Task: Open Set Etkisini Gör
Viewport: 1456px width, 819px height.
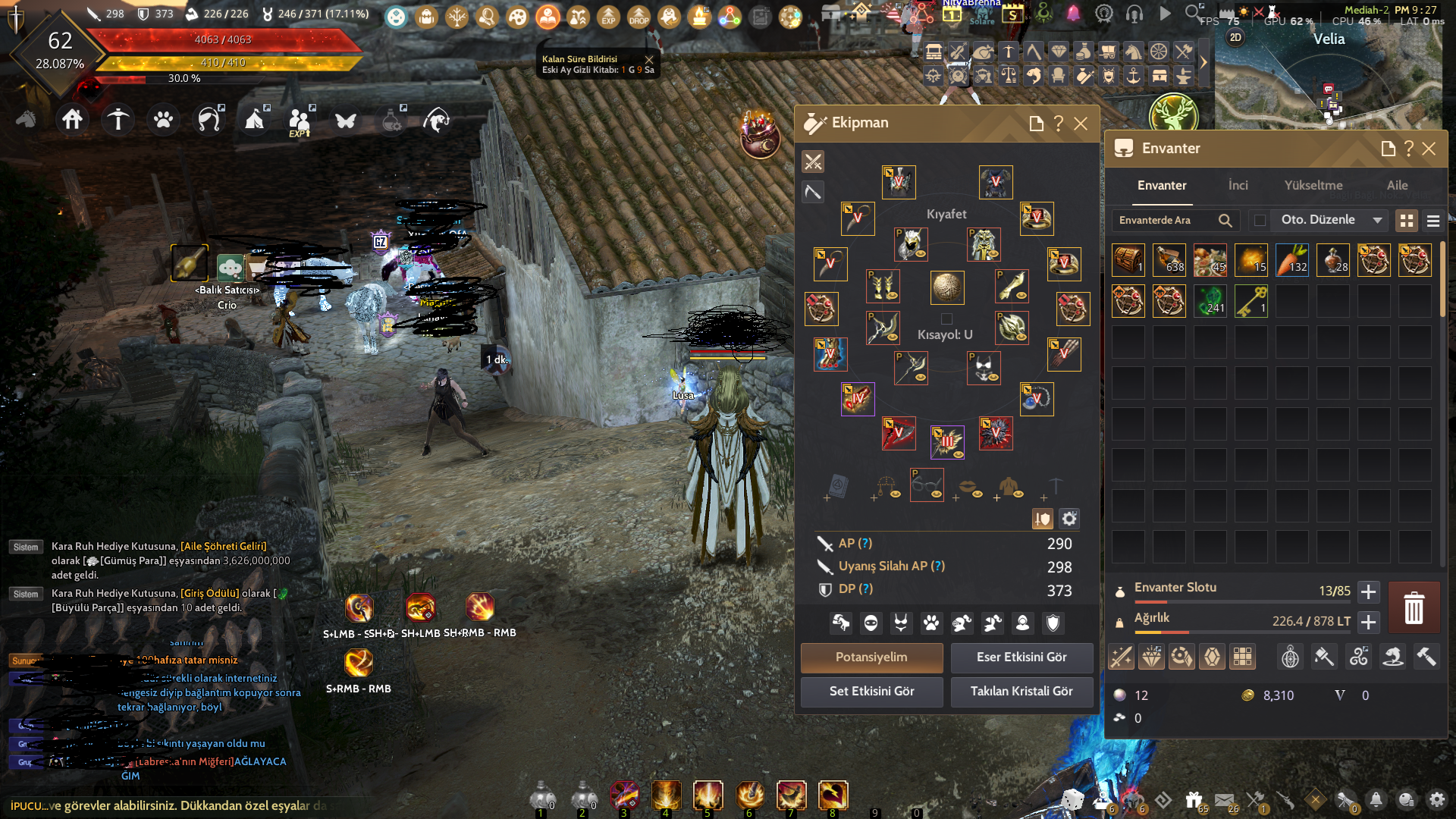Action: [x=871, y=692]
